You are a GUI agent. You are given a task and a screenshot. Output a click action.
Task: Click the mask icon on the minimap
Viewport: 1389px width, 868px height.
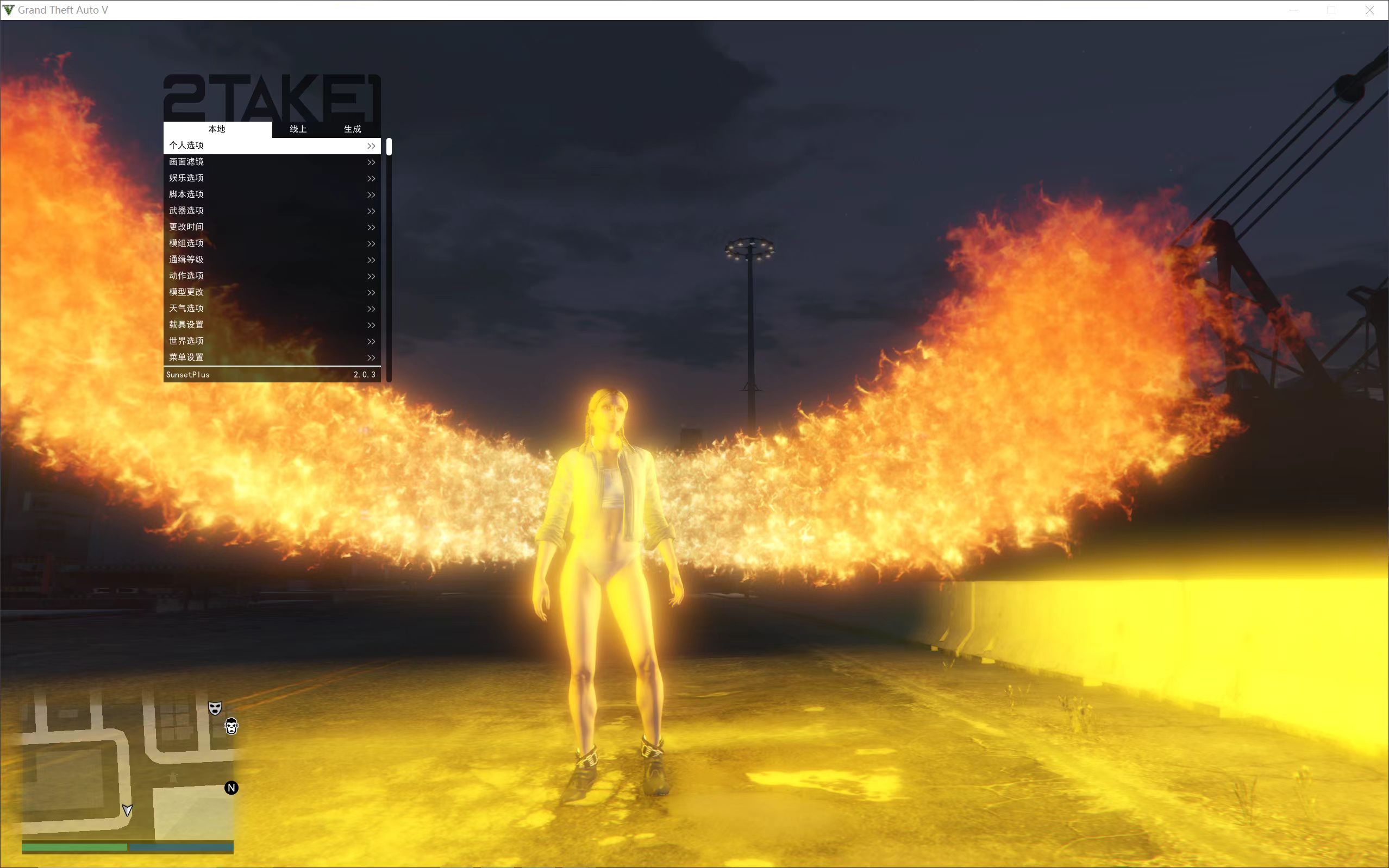215,708
